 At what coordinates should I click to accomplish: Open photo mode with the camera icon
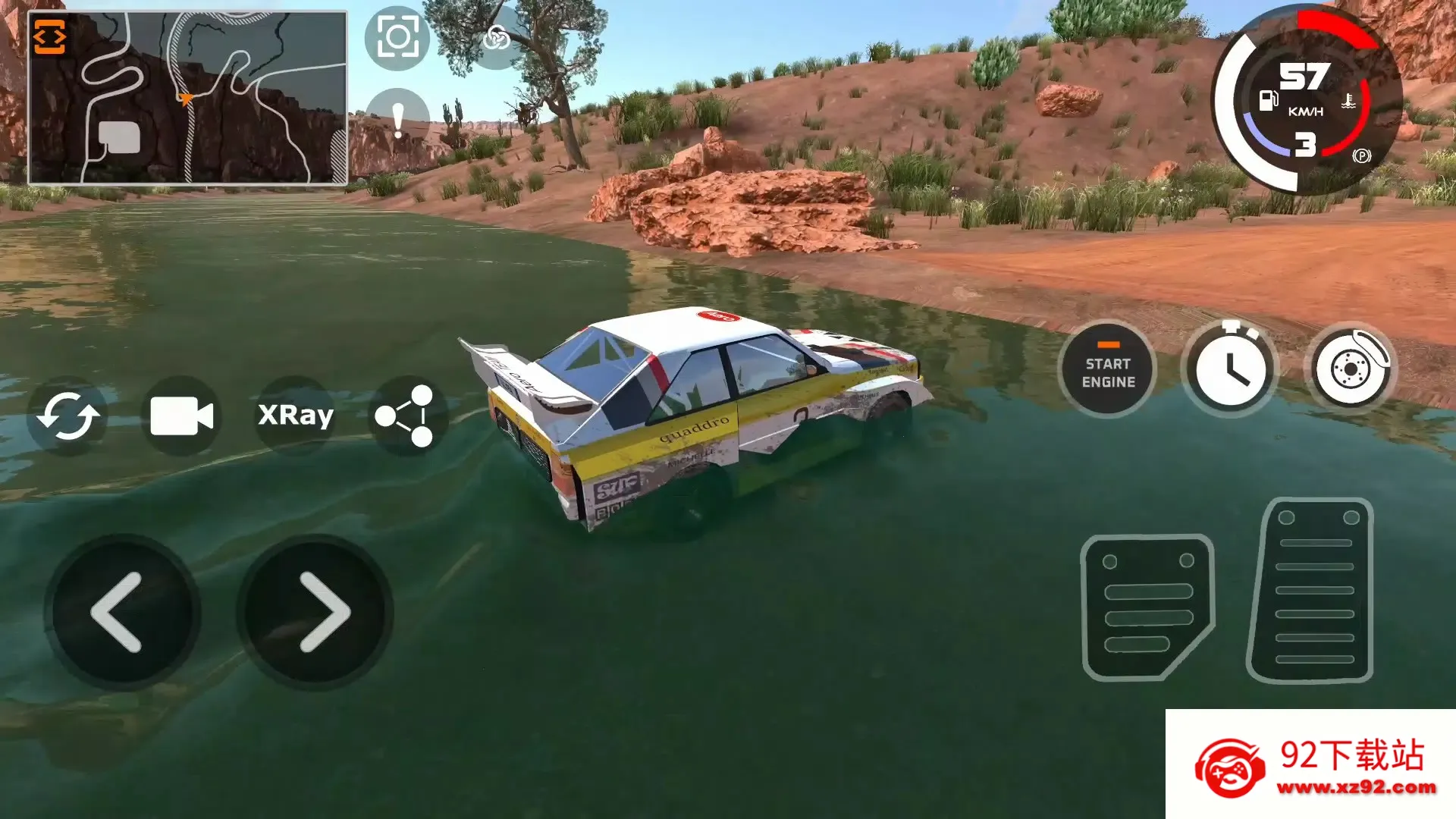(x=397, y=36)
